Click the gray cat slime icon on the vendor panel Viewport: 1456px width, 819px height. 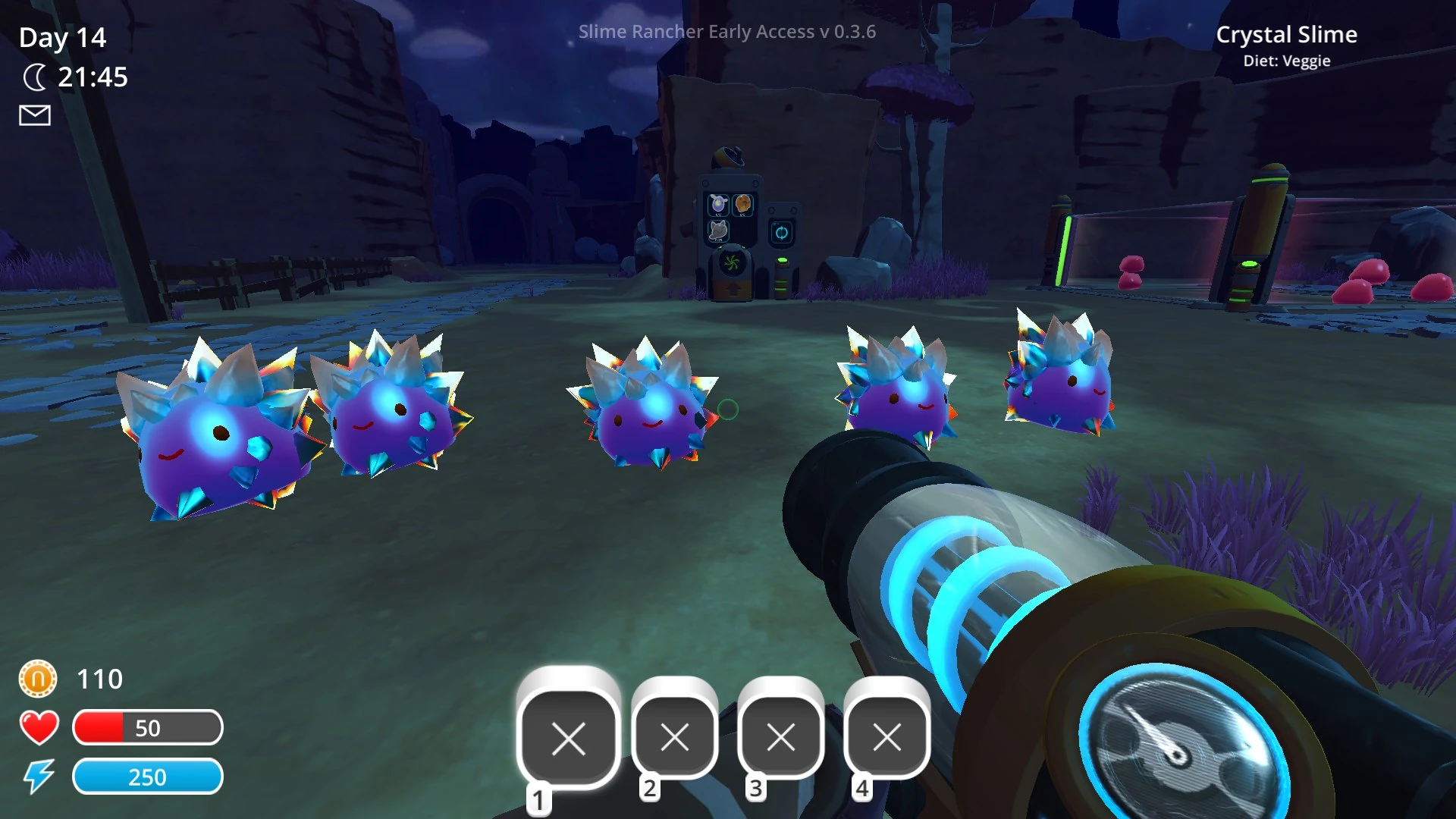coord(717,231)
